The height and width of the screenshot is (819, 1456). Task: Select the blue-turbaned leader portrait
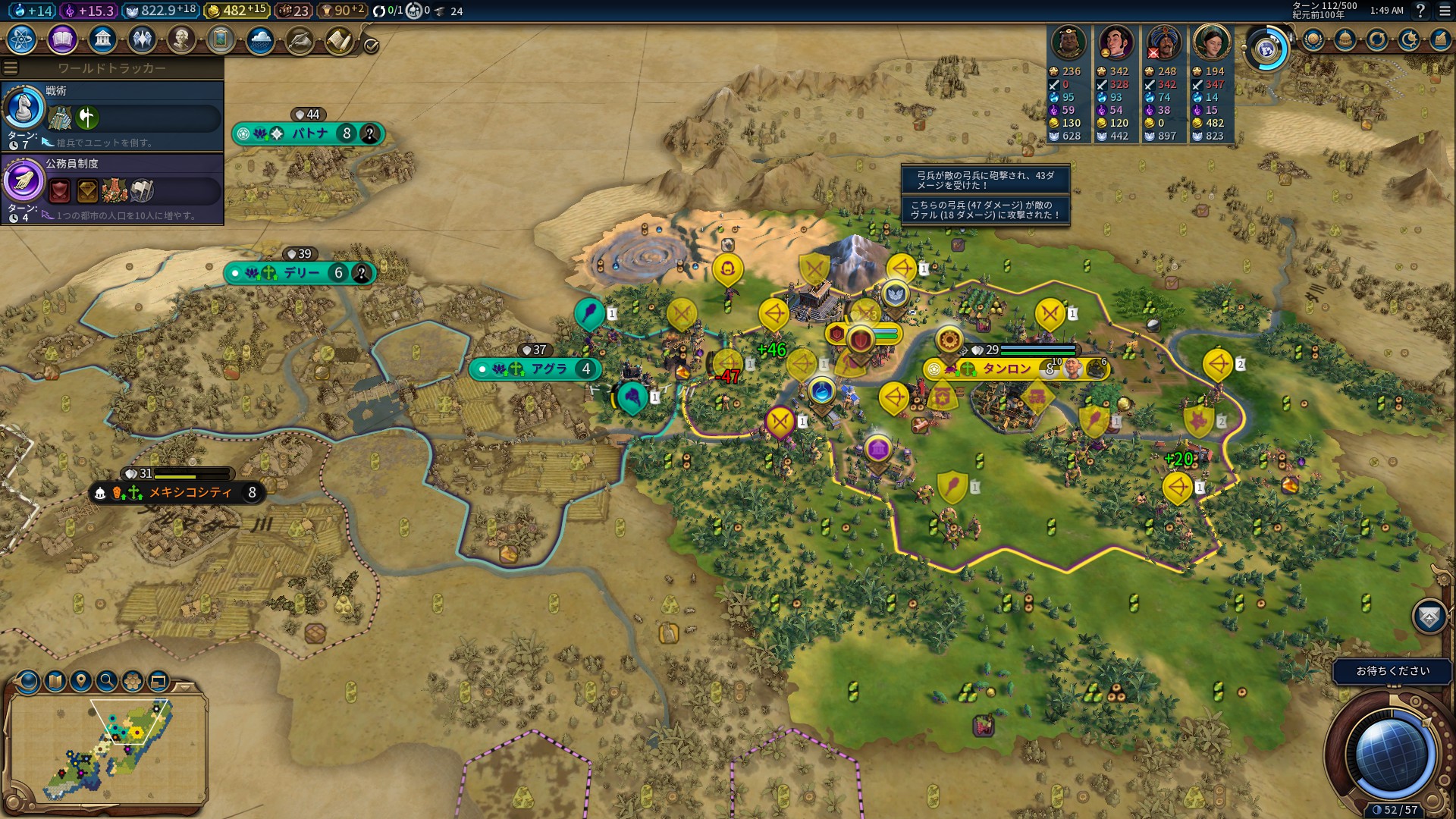1163,42
